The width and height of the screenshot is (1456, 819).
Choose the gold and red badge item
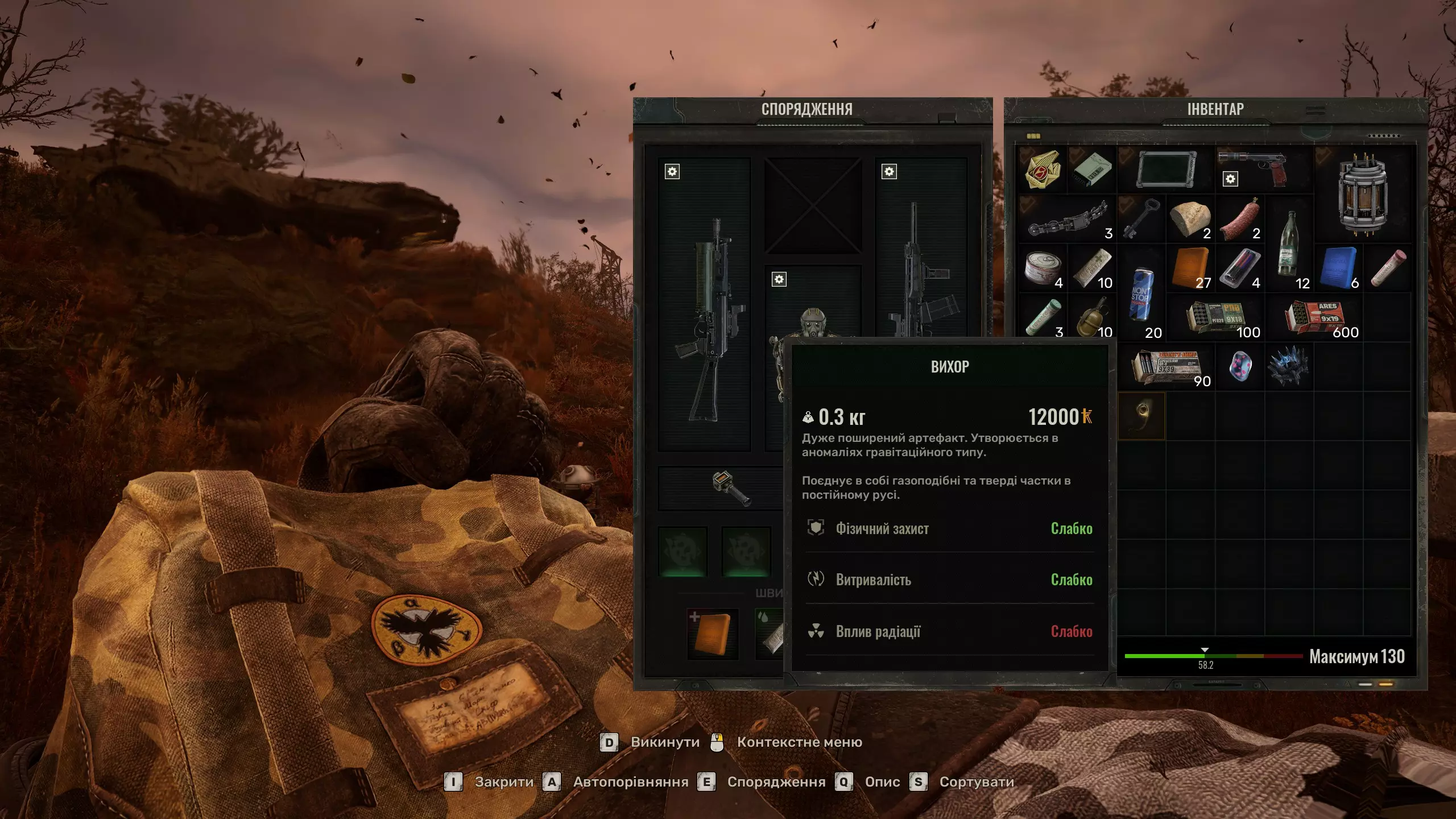(x=1043, y=169)
